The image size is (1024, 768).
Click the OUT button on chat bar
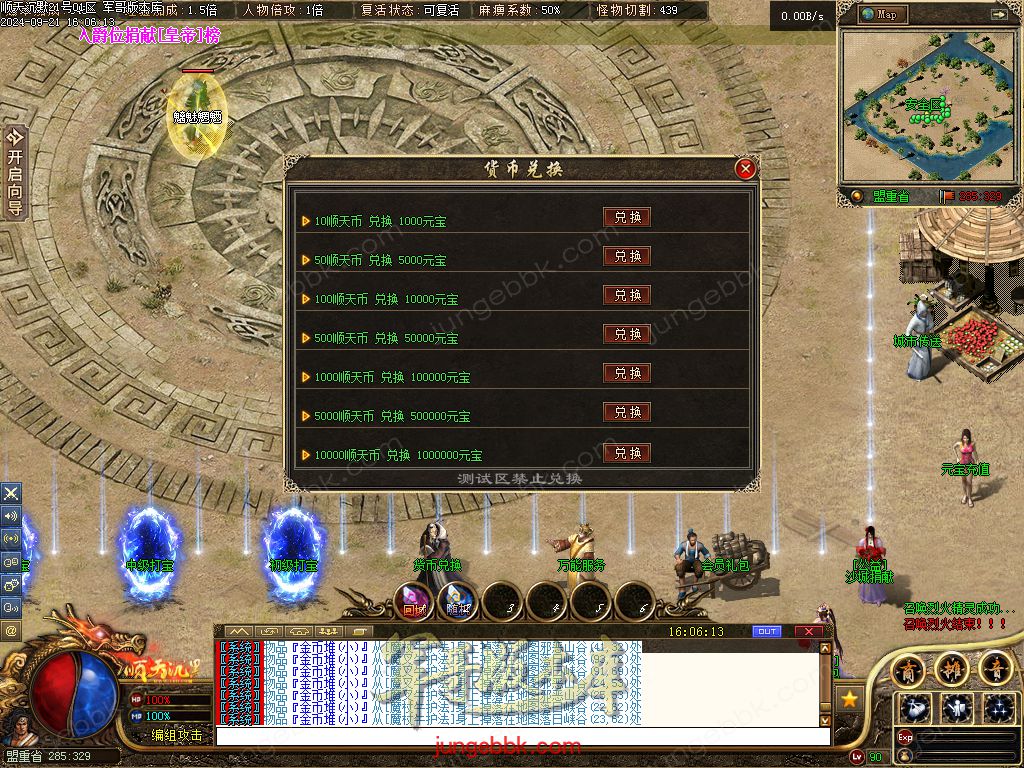pyautogui.click(x=767, y=632)
